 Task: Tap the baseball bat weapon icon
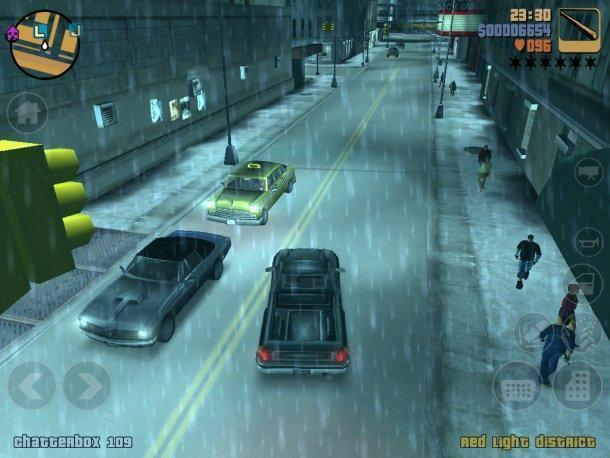pos(579,30)
